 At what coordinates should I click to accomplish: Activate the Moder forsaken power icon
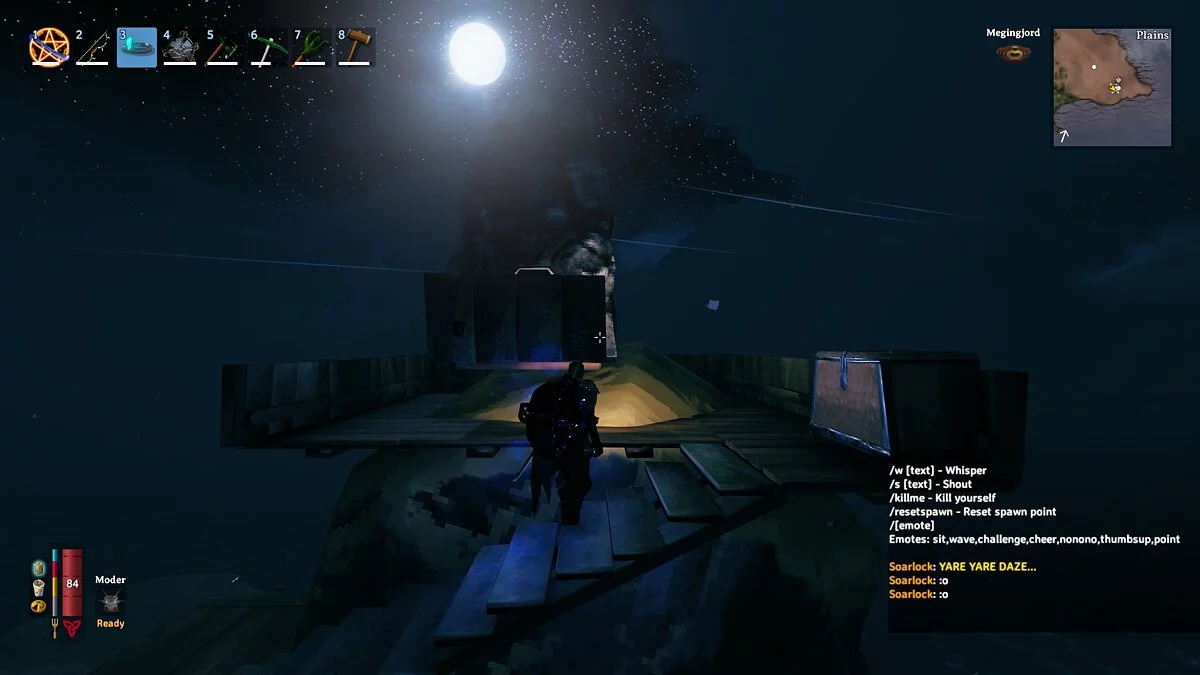(110, 602)
